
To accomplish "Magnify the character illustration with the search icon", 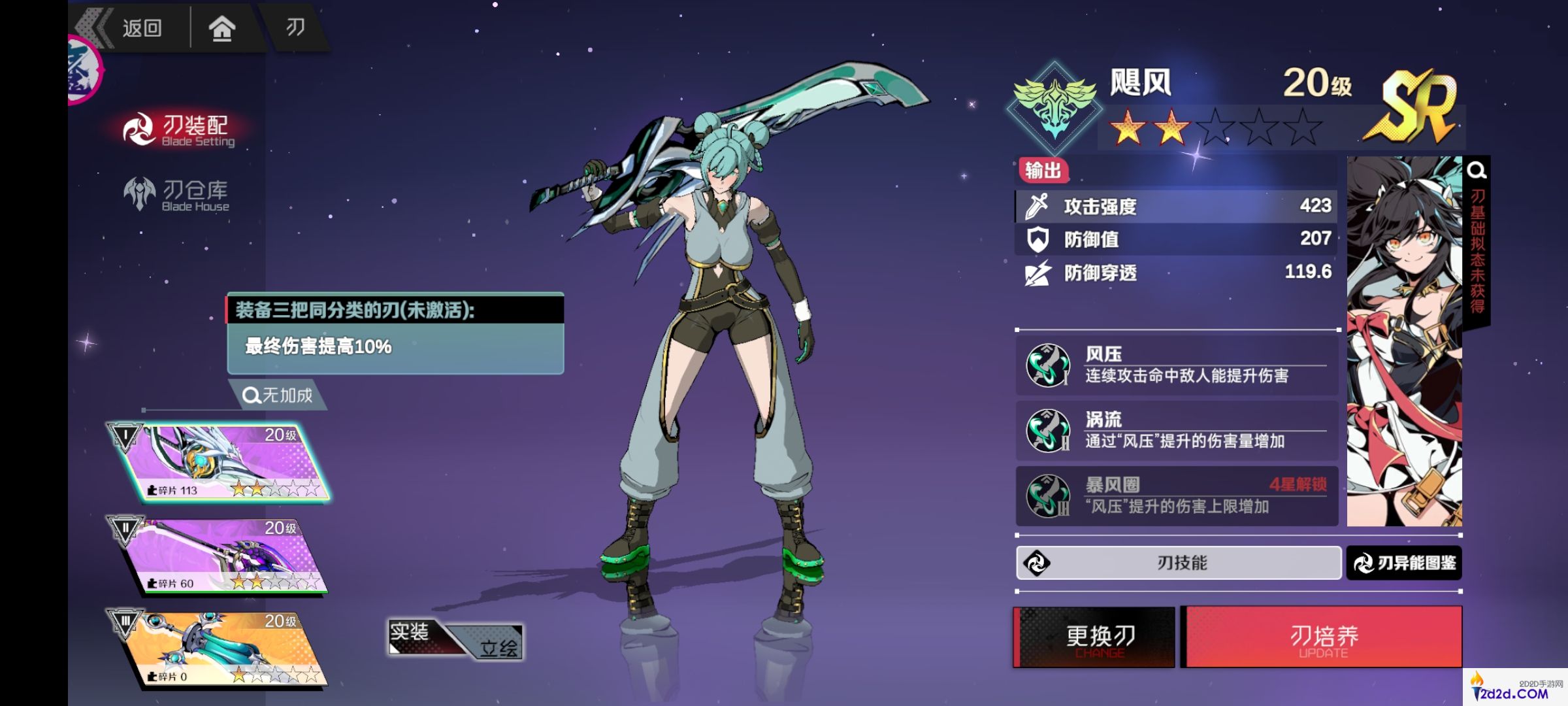I will [x=1477, y=171].
